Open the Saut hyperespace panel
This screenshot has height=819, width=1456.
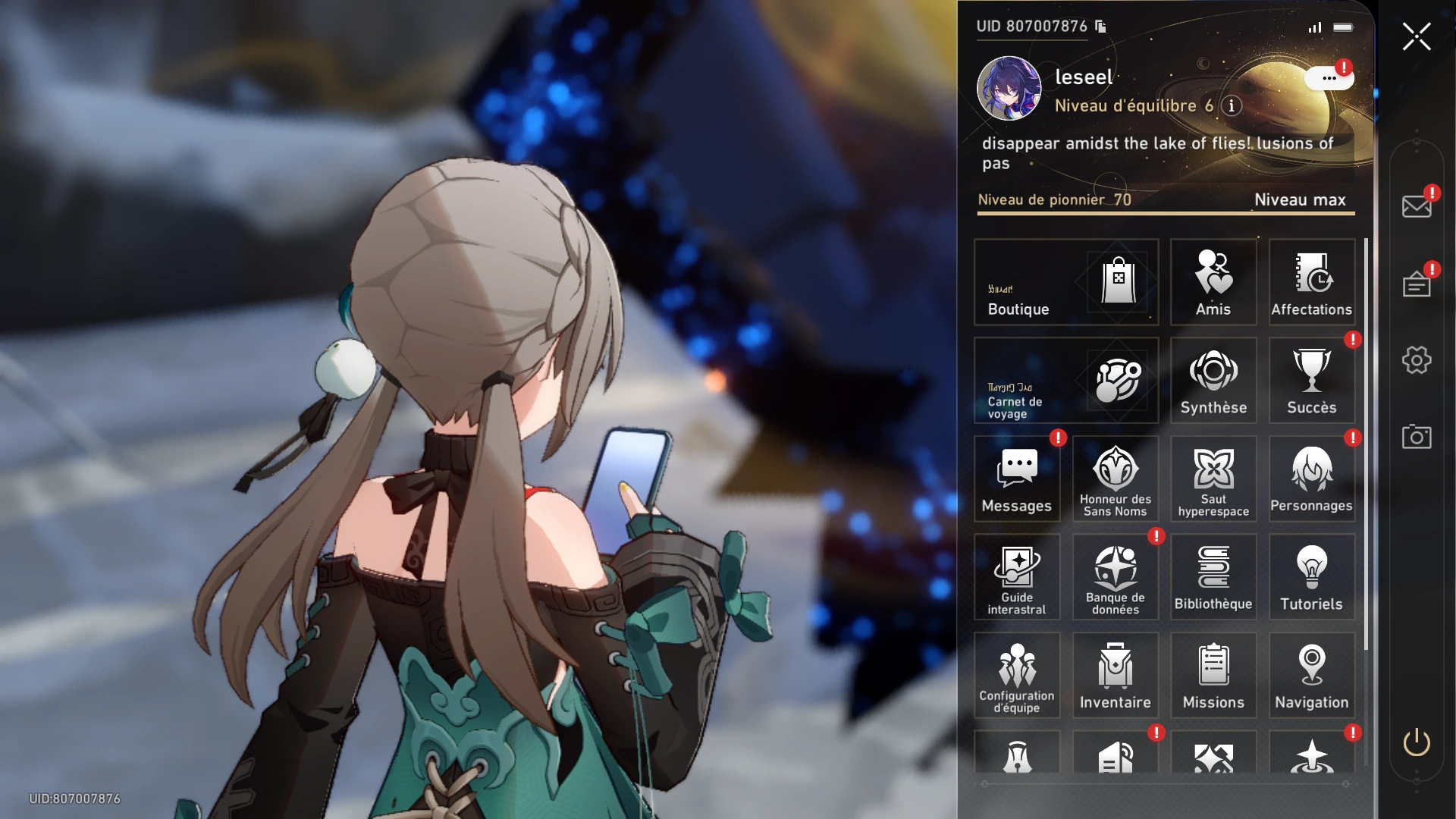point(1213,478)
